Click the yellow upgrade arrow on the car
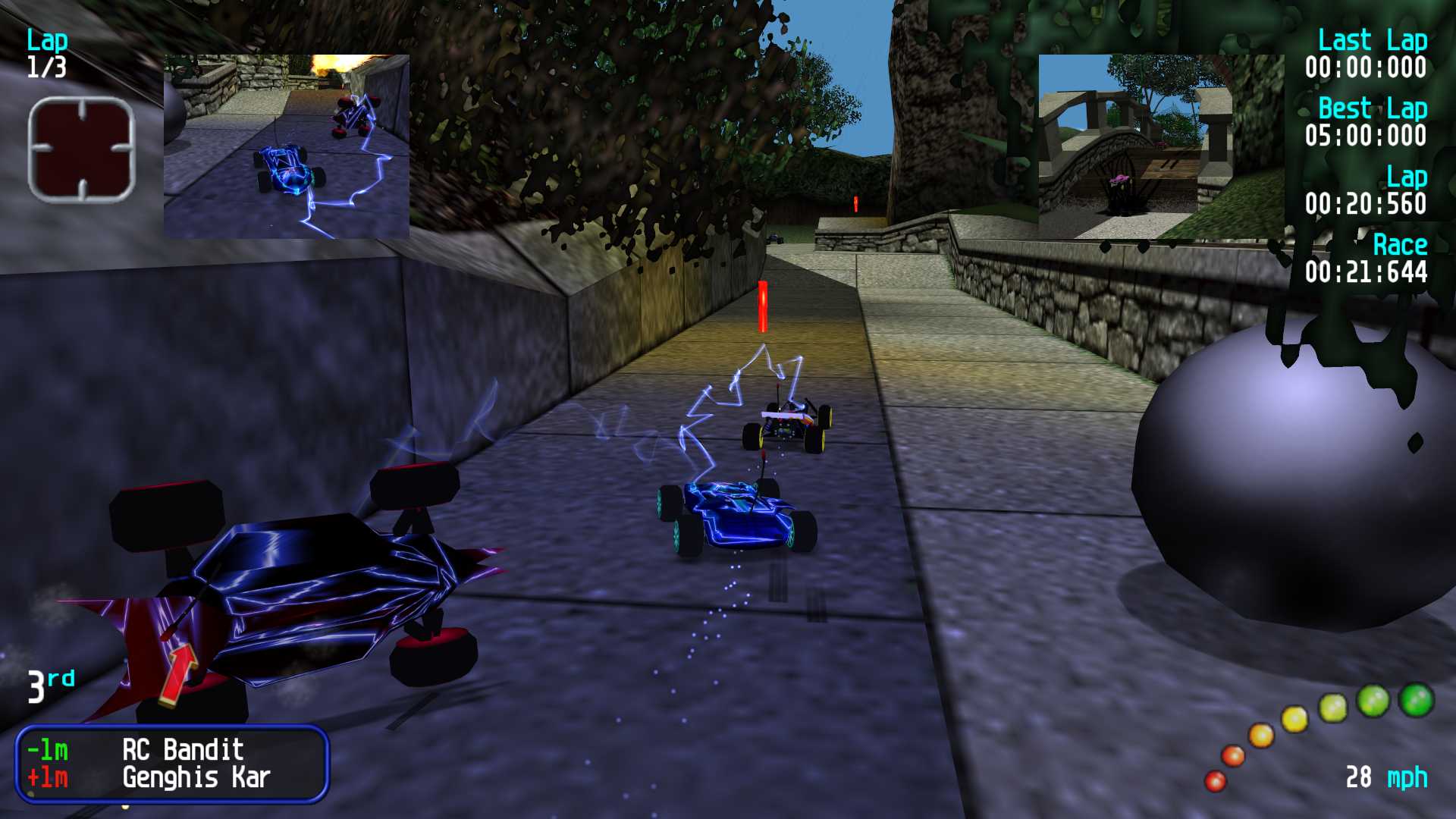 point(180,675)
